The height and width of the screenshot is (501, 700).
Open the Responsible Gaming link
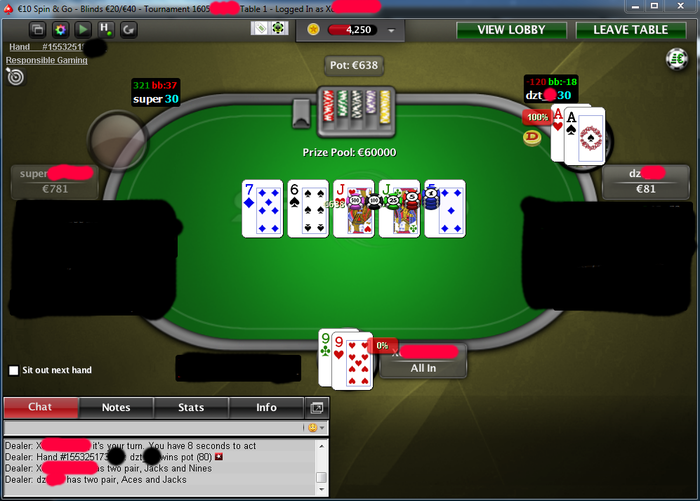click(x=47, y=60)
